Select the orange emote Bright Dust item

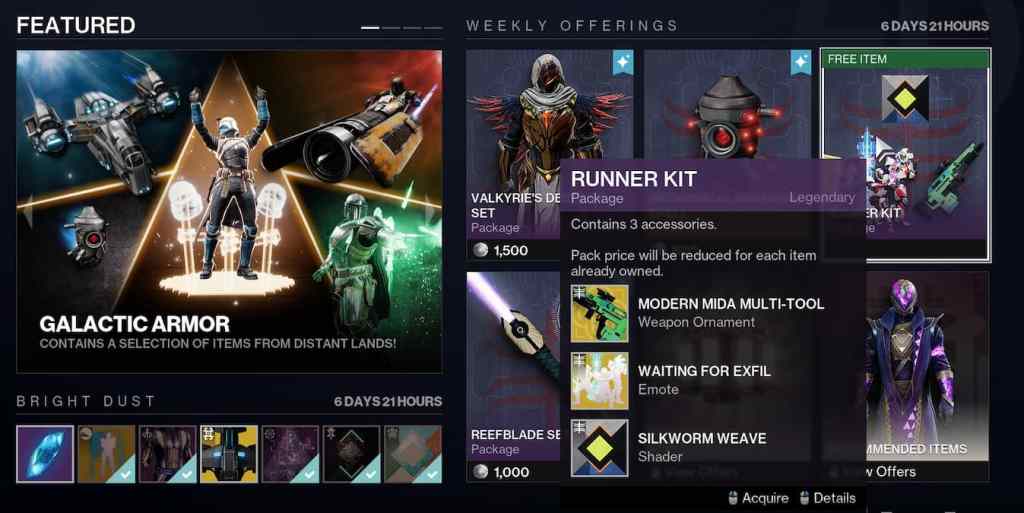click(x=106, y=454)
